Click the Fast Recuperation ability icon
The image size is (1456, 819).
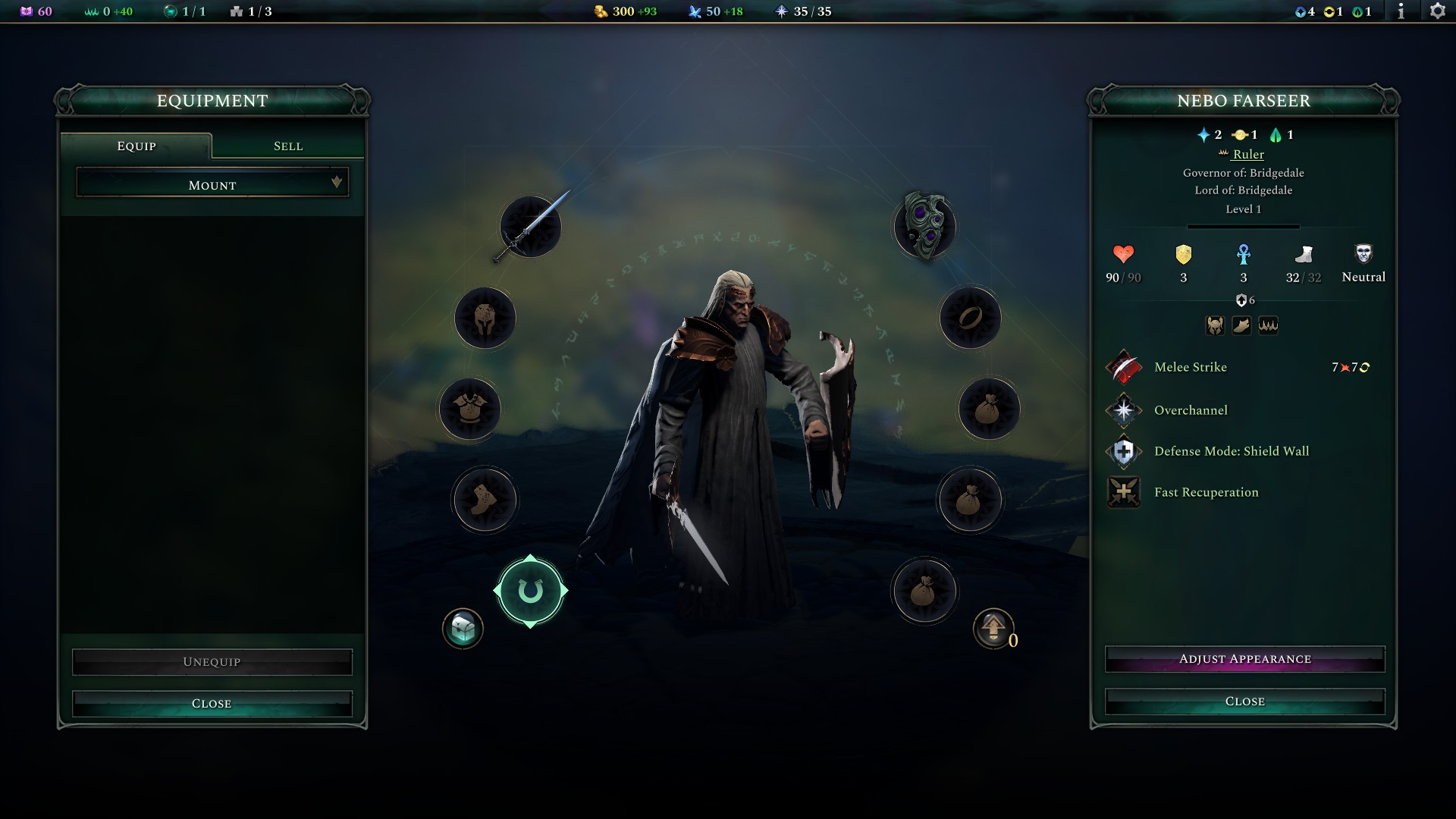click(1123, 492)
